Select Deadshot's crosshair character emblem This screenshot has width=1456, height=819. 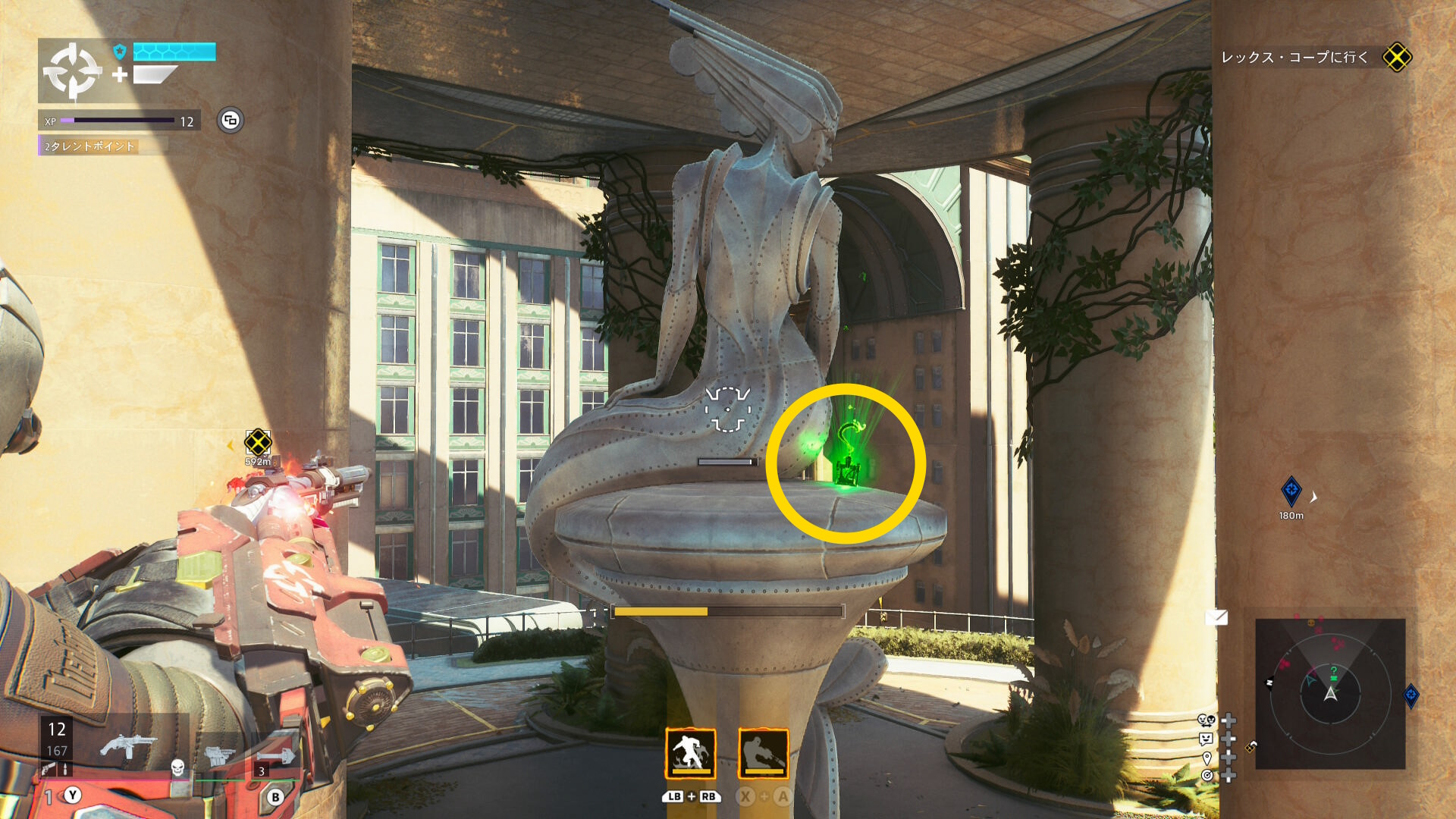click(x=73, y=71)
